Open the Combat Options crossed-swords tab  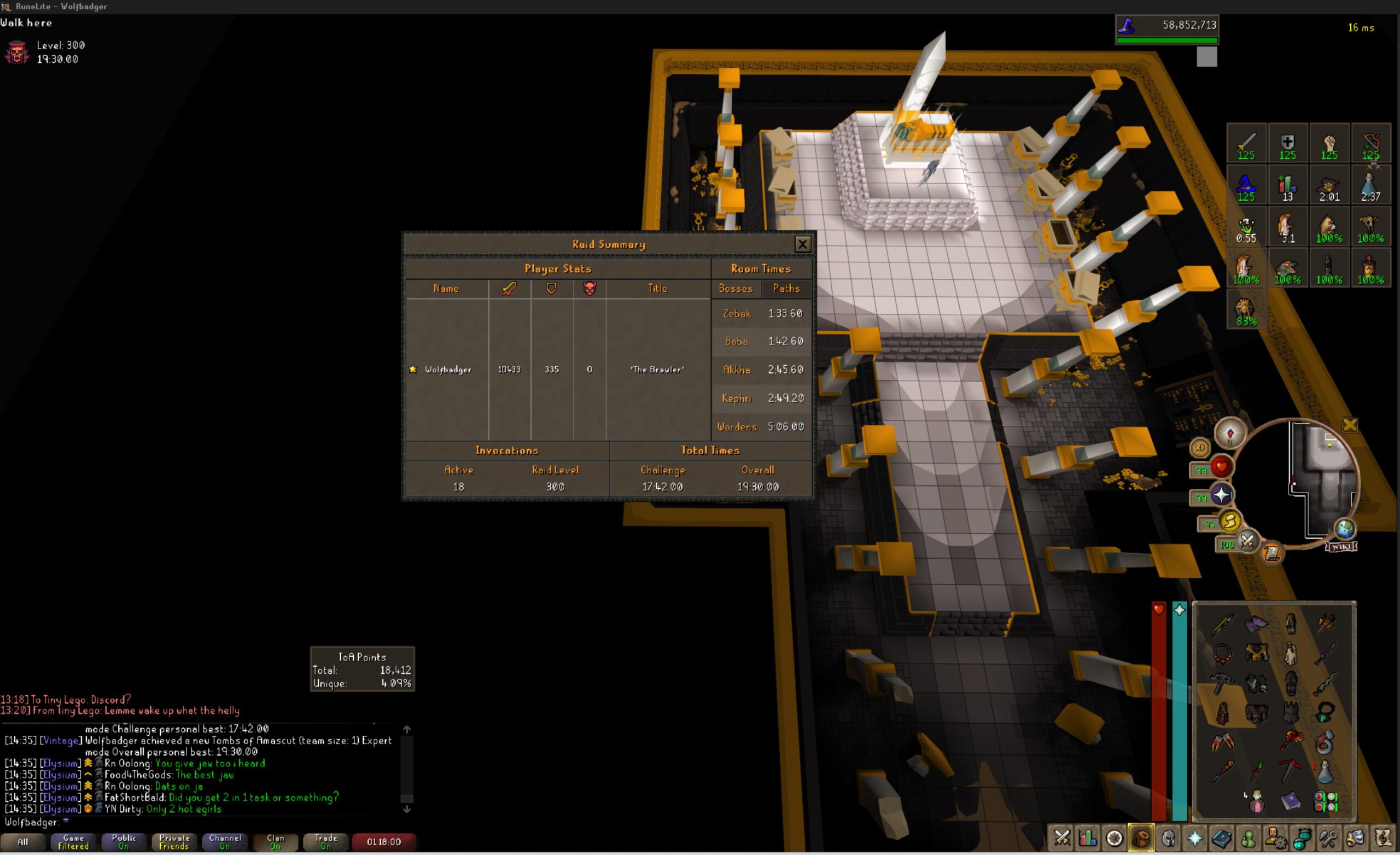[1061, 838]
